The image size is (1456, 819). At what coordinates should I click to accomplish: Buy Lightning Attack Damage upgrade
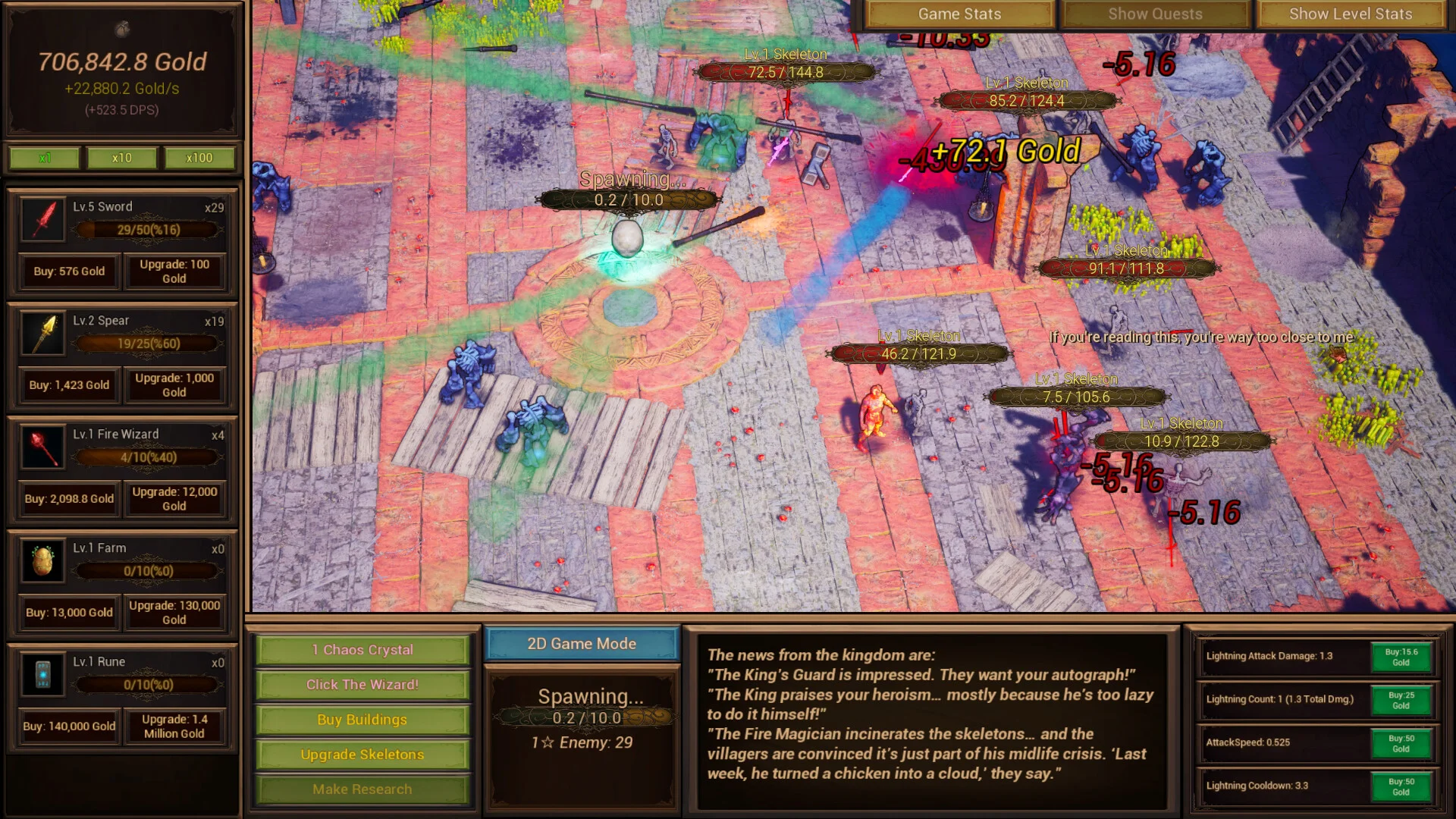(x=1401, y=657)
